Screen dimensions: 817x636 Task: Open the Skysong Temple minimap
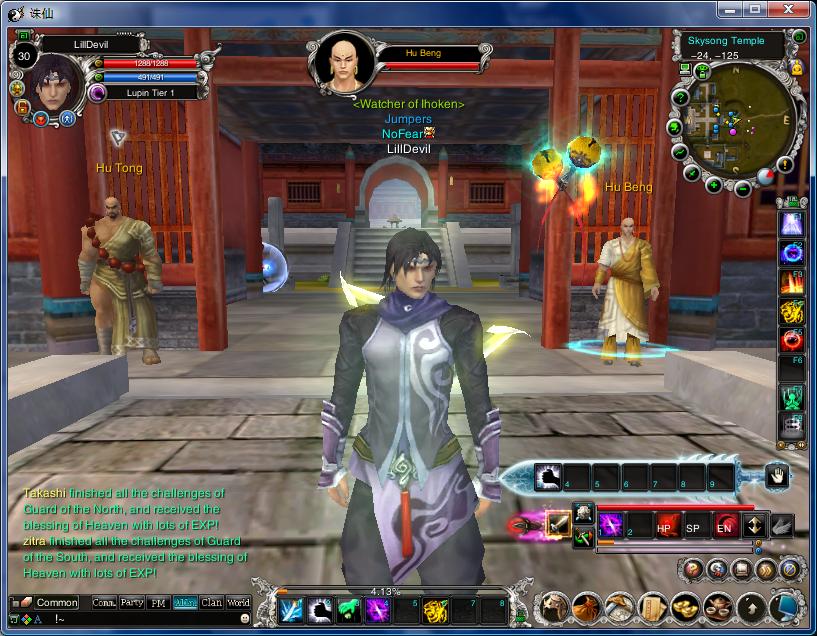(x=736, y=118)
